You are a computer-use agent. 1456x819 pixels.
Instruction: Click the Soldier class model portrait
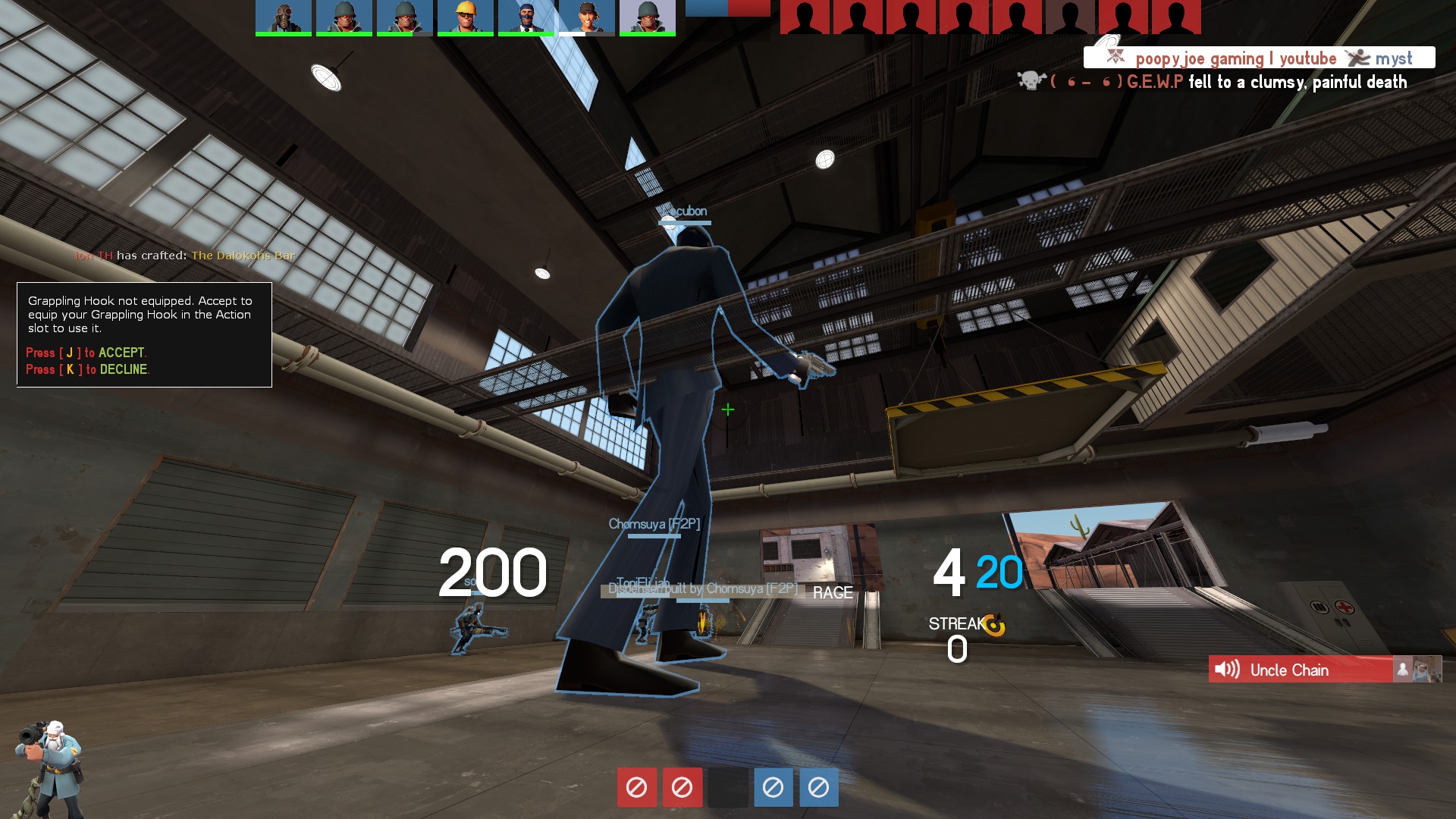49,767
